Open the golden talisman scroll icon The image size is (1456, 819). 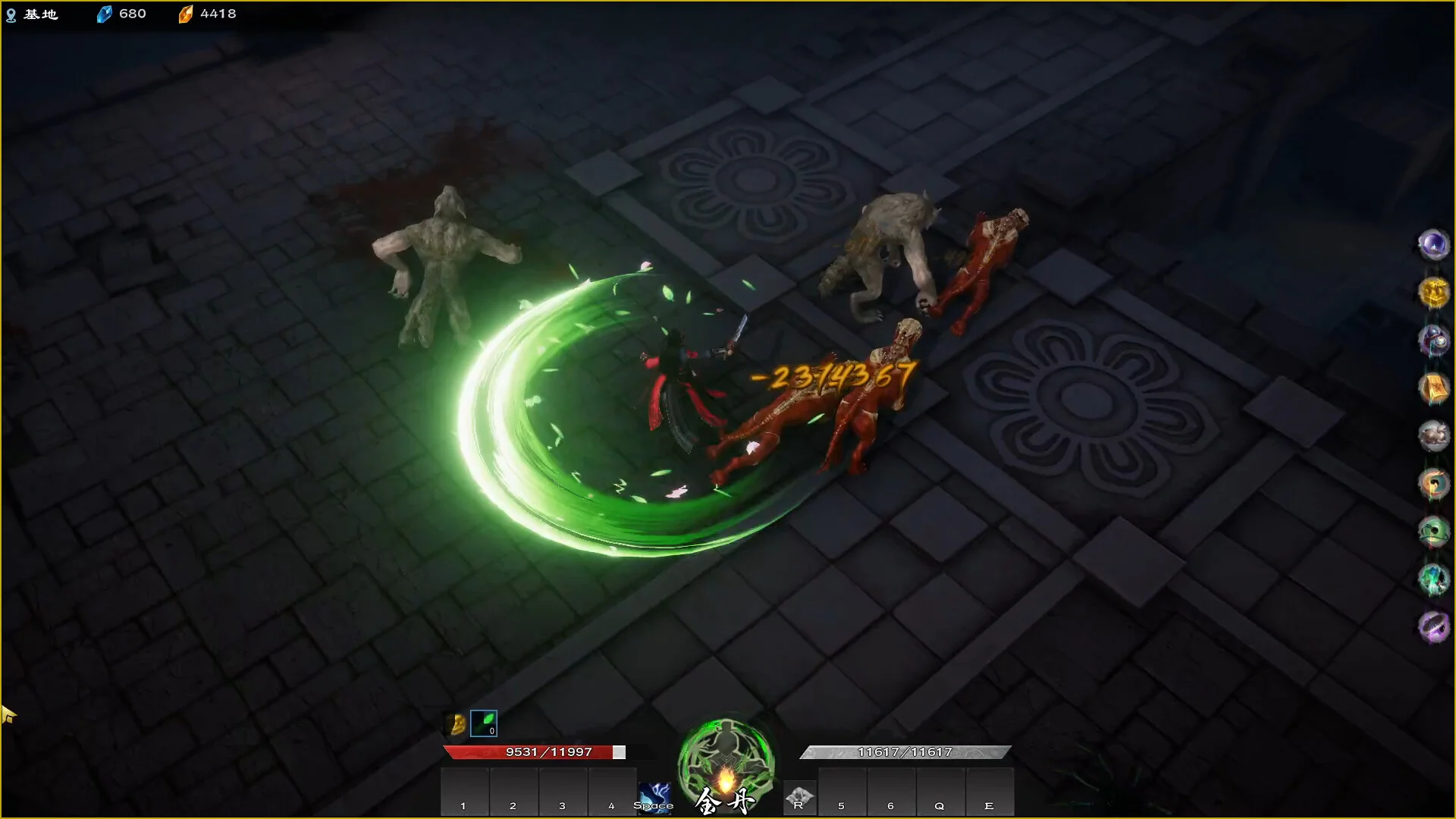click(1433, 388)
